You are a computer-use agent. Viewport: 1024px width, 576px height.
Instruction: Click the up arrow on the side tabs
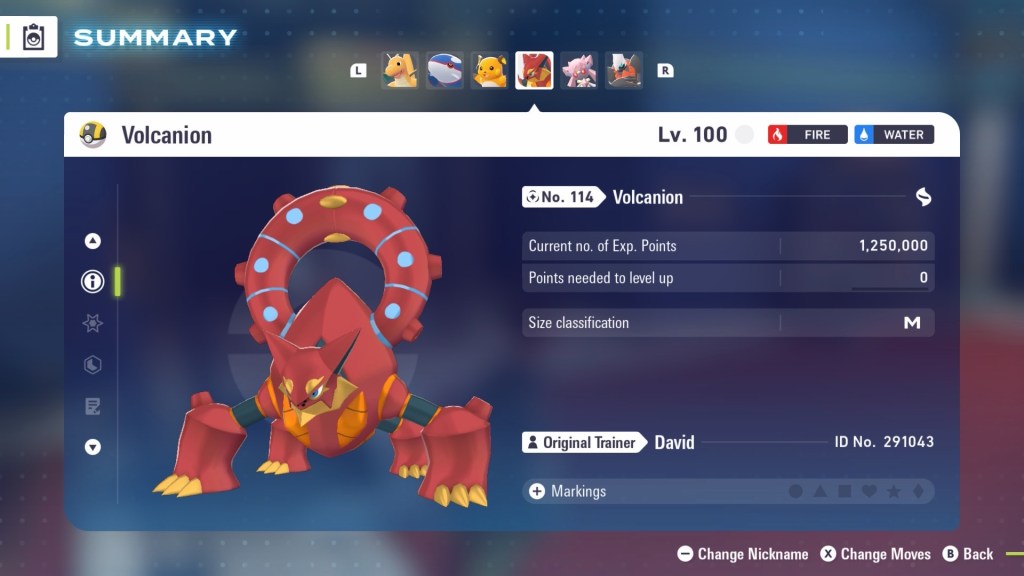(93, 241)
